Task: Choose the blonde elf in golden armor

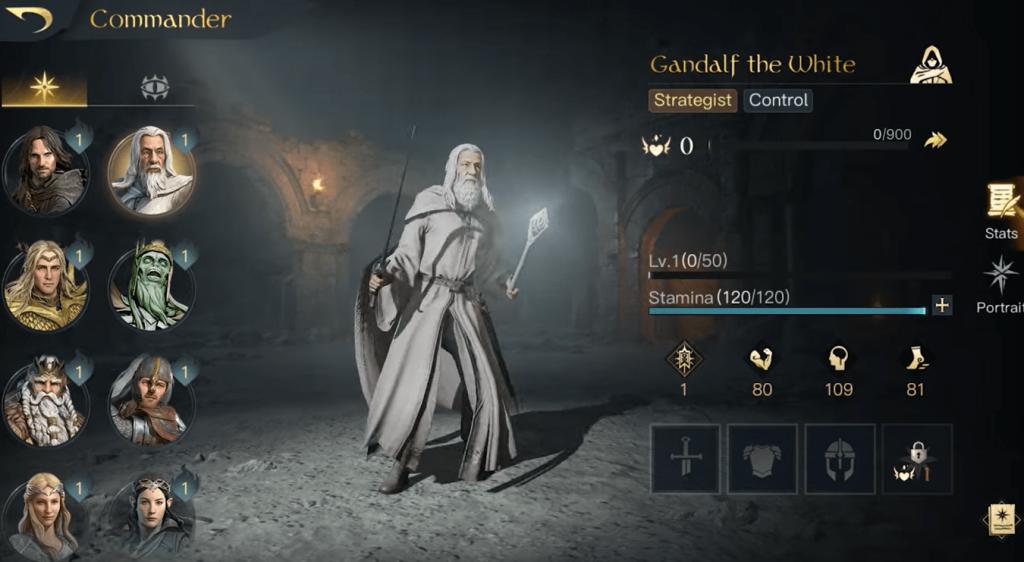Action: [45, 285]
